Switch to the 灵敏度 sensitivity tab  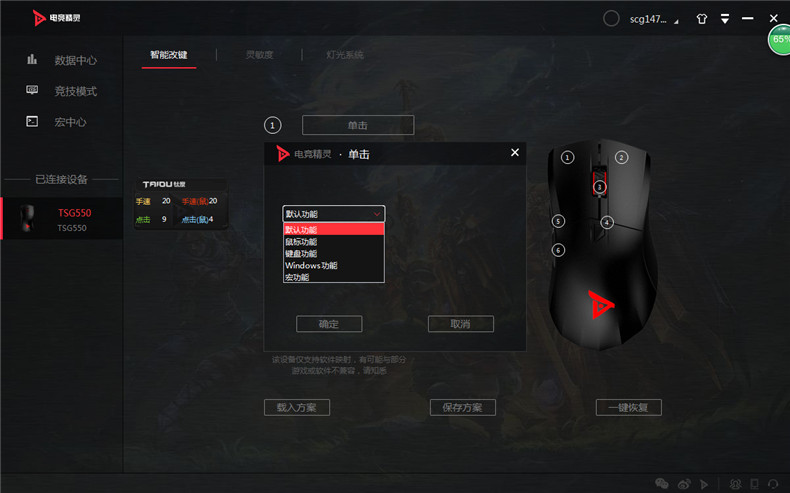(259, 55)
